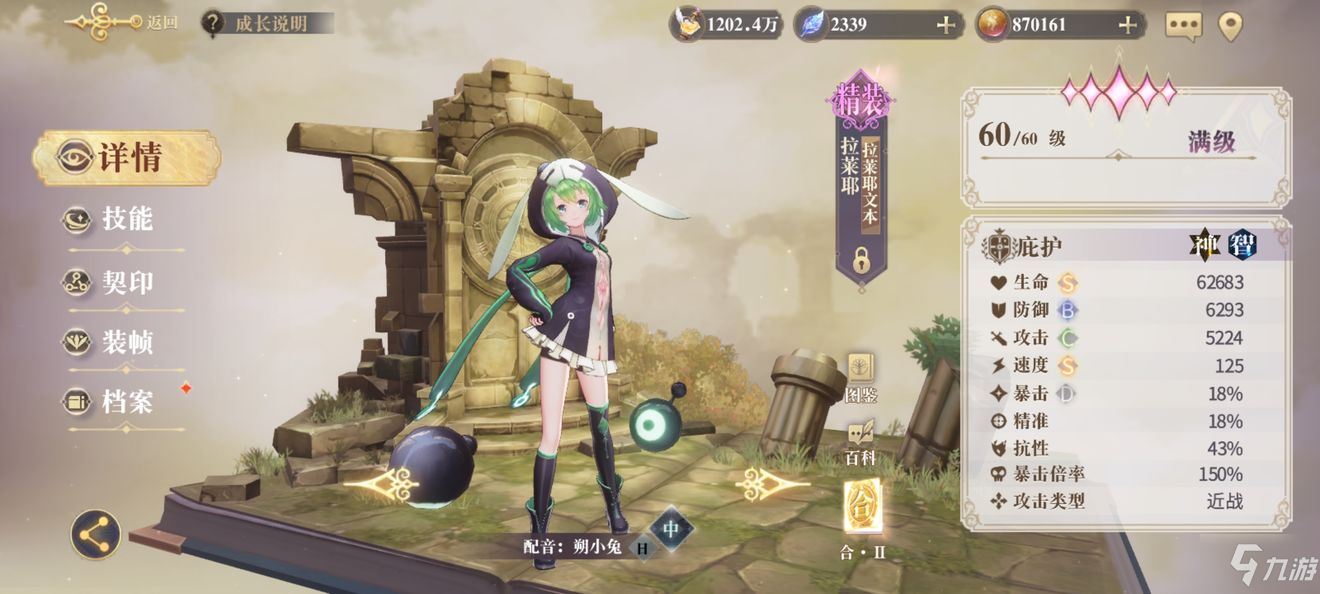Switch to the 技能 skills tab
Viewport: 1320px width, 594px height.
(x=125, y=220)
